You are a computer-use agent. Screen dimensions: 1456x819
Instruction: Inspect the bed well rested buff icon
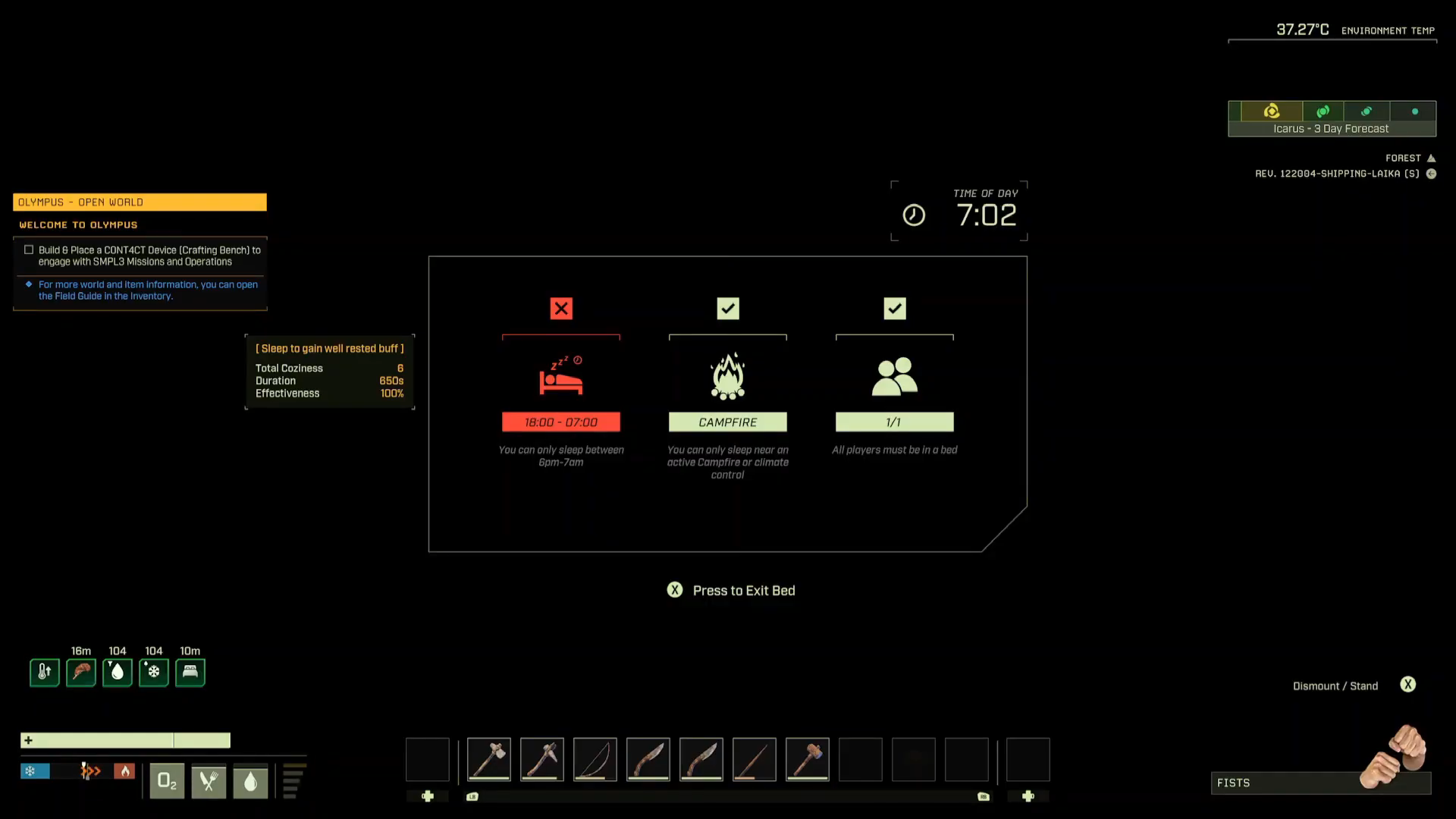(x=190, y=672)
